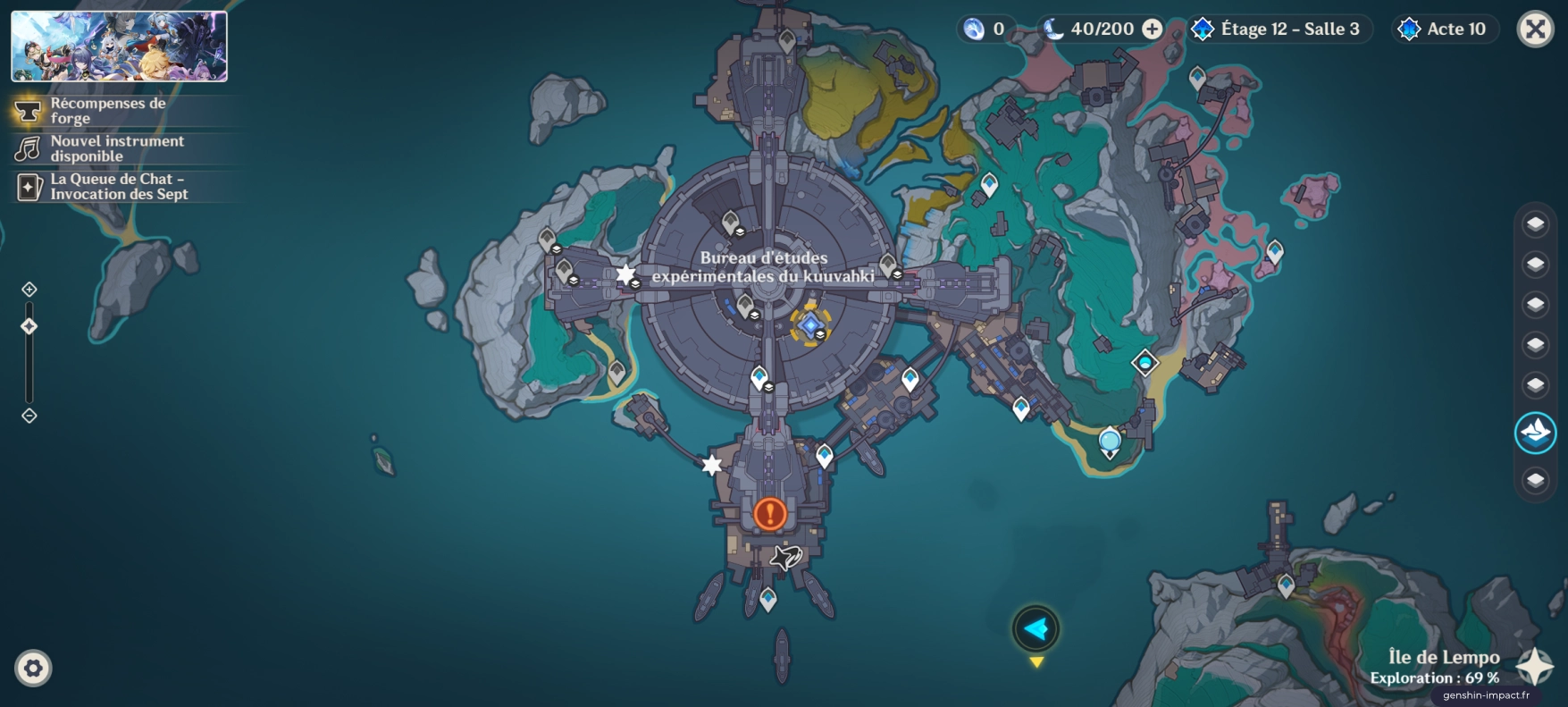Close the map with the X button
This screenshot has height=707, width=1568.
1535,29
